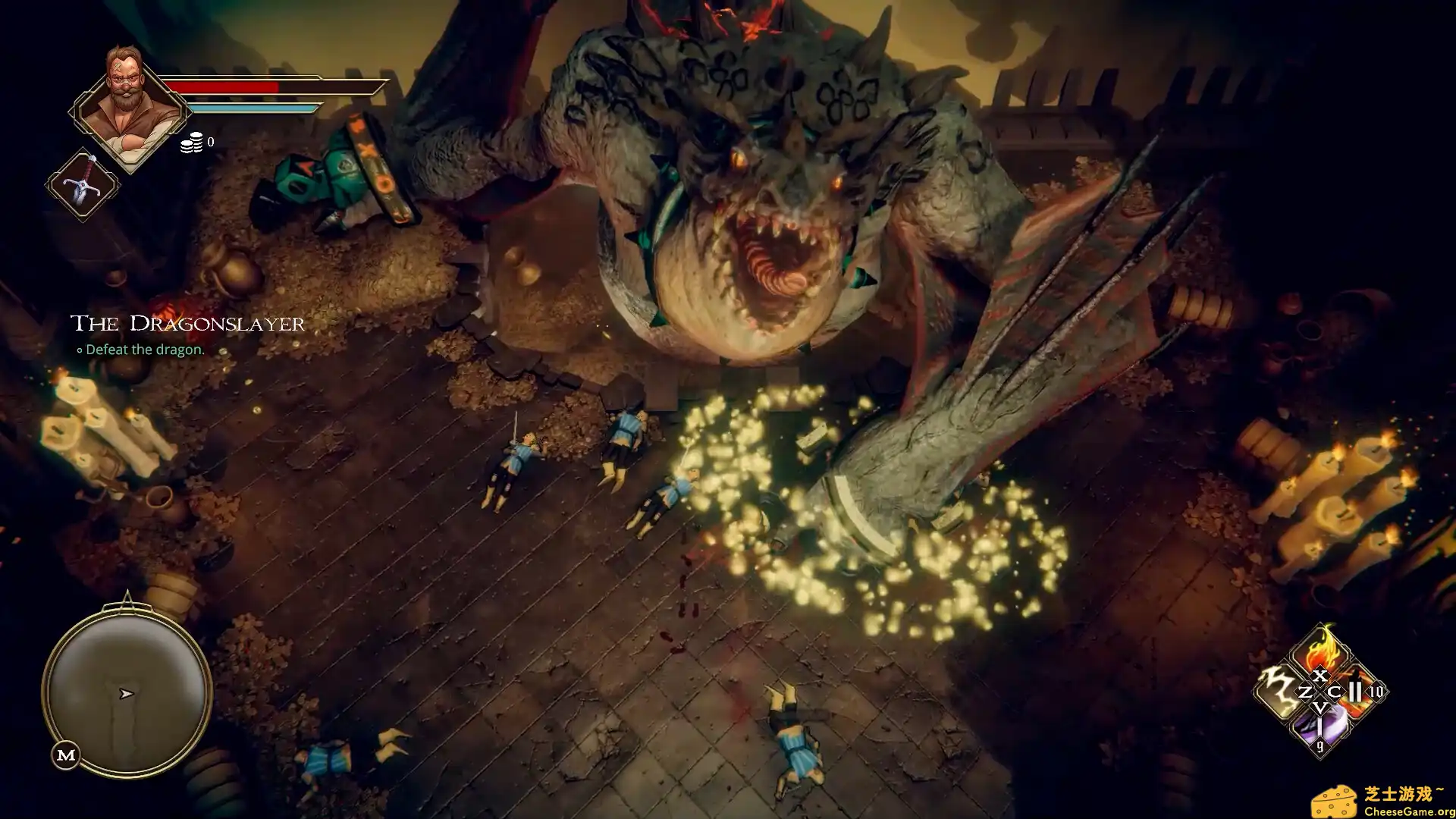This screenshot has height=819, width=1456.
Task: Activate the purple whirl ability
Action: tap(1320, 731)
